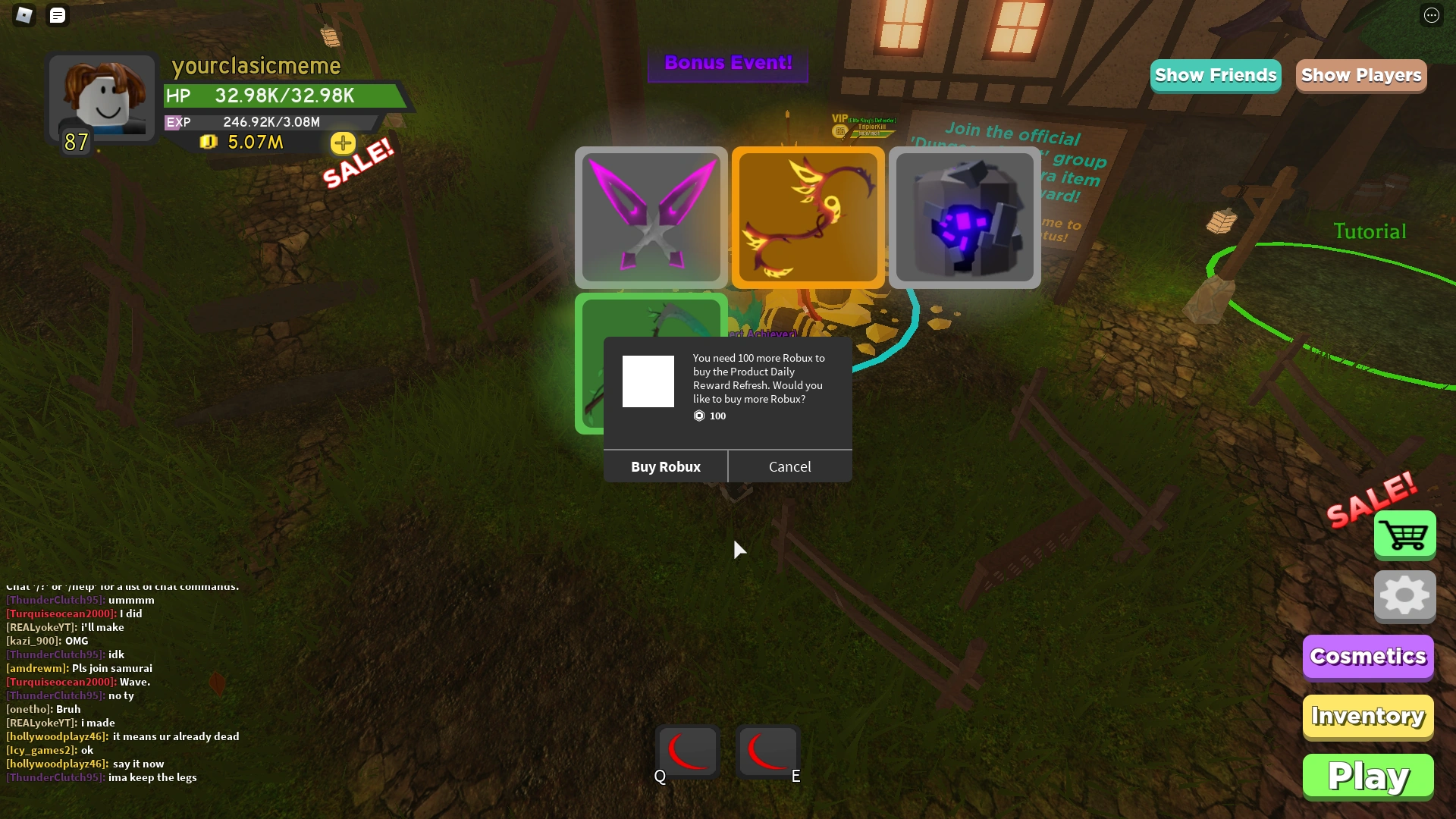Select the flaming whip reward item
This screenshot has height=819, width=1456.
pyautogui.click(x=808, y=218)
